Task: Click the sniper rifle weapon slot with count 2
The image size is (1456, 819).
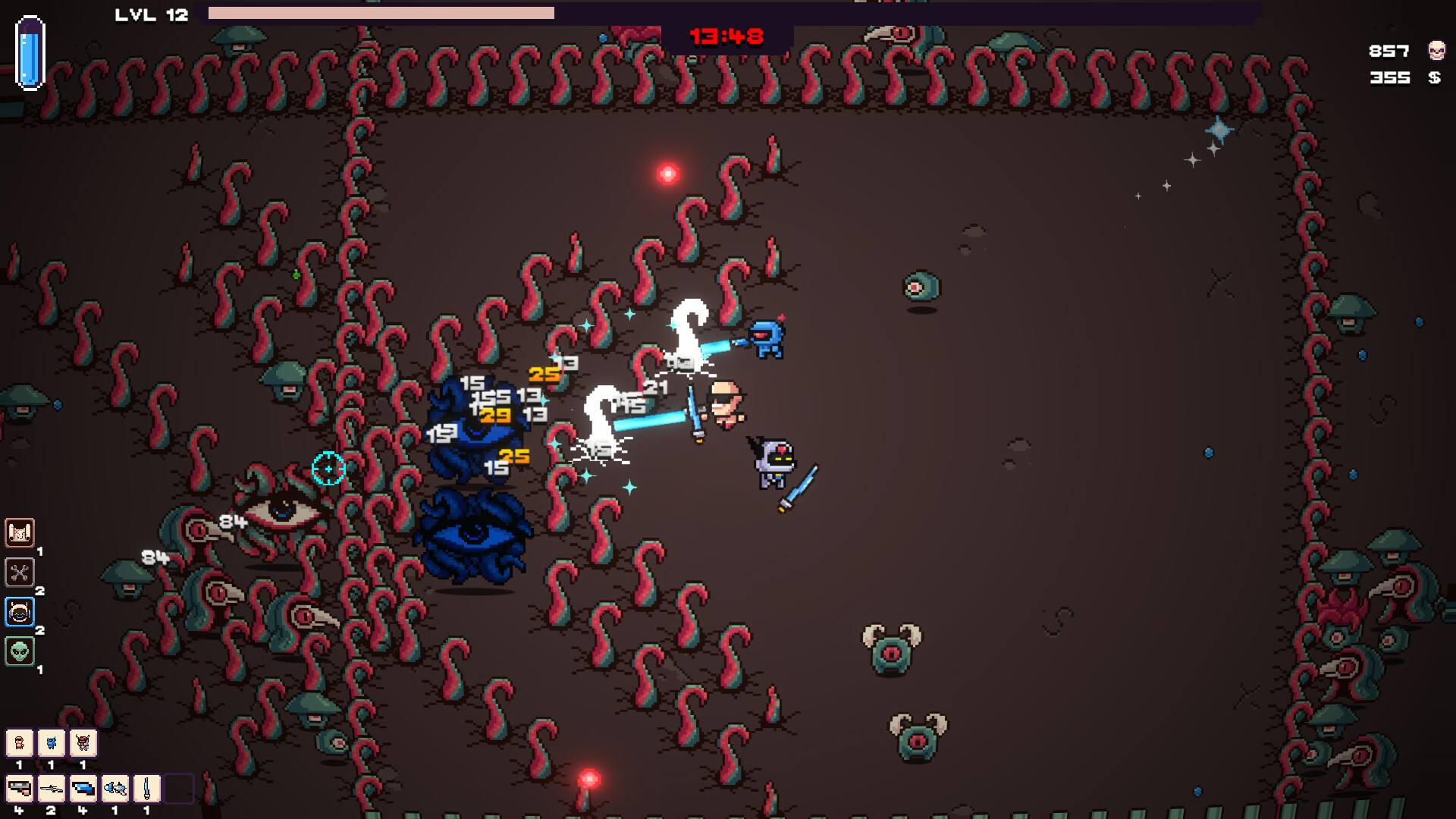Action: pyautogui.click(x=51, y=789)
